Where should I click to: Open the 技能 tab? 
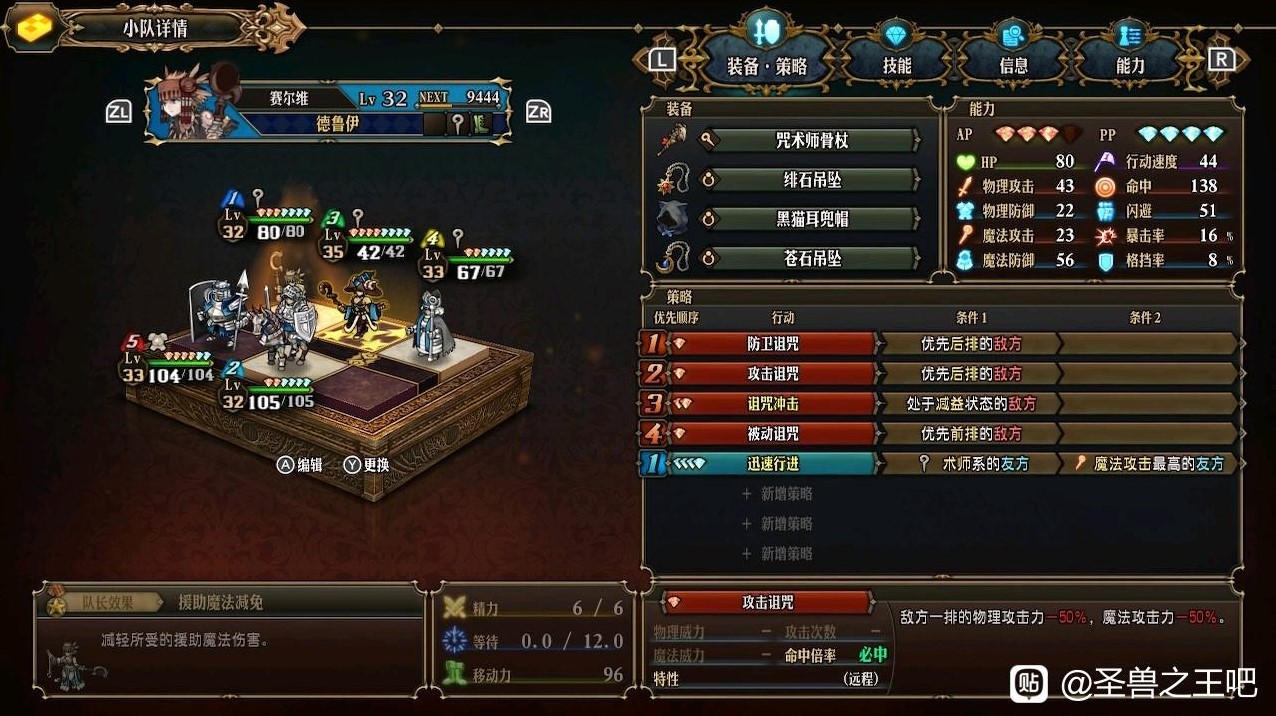coord(896,66)
